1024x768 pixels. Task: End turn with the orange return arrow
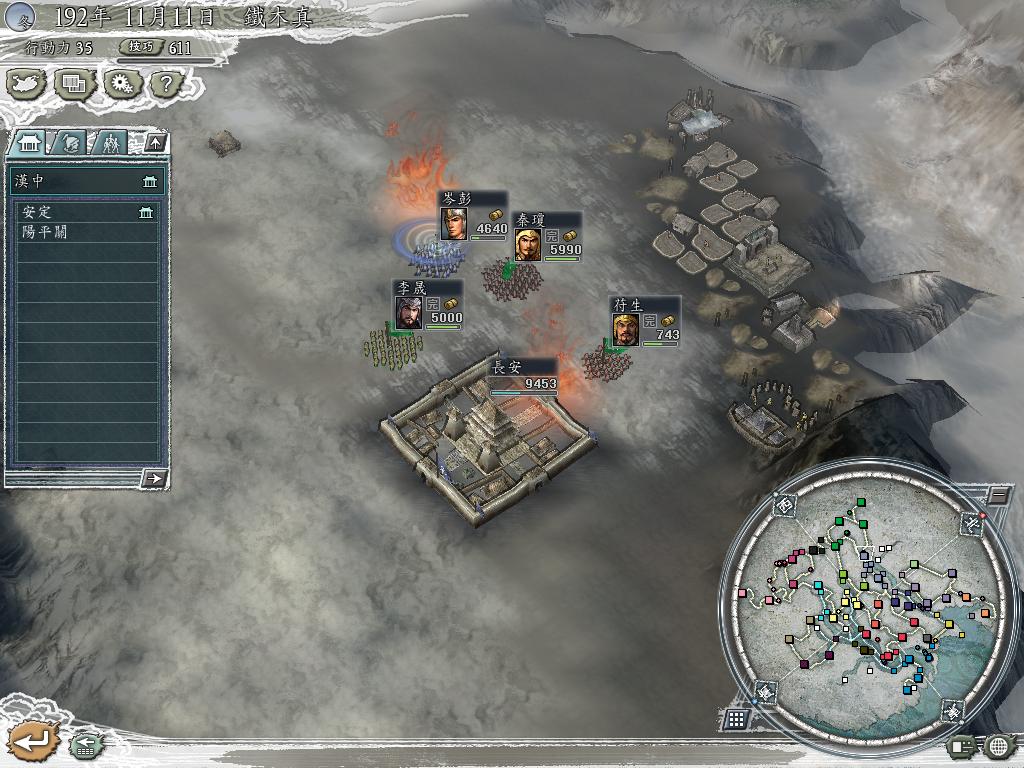(x=32, y=741)
